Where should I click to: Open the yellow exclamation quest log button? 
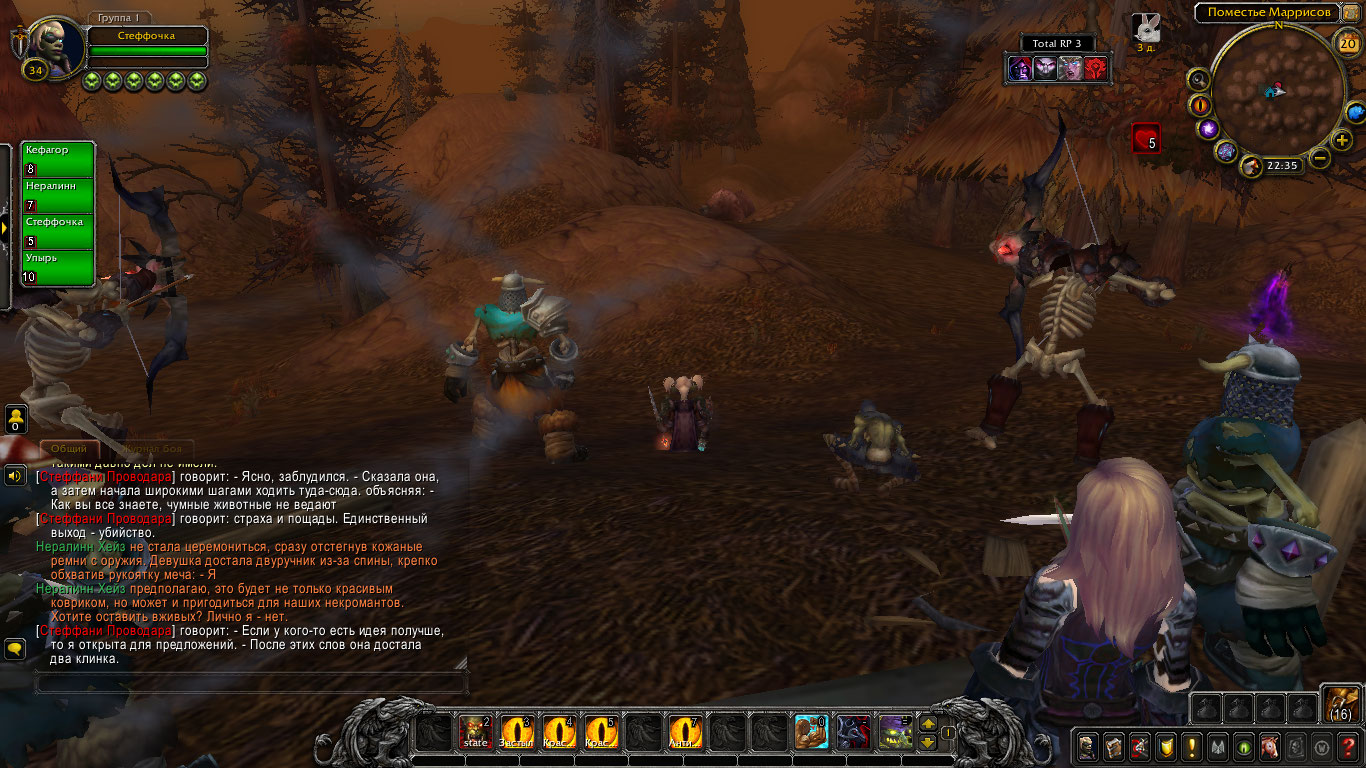1191,746
